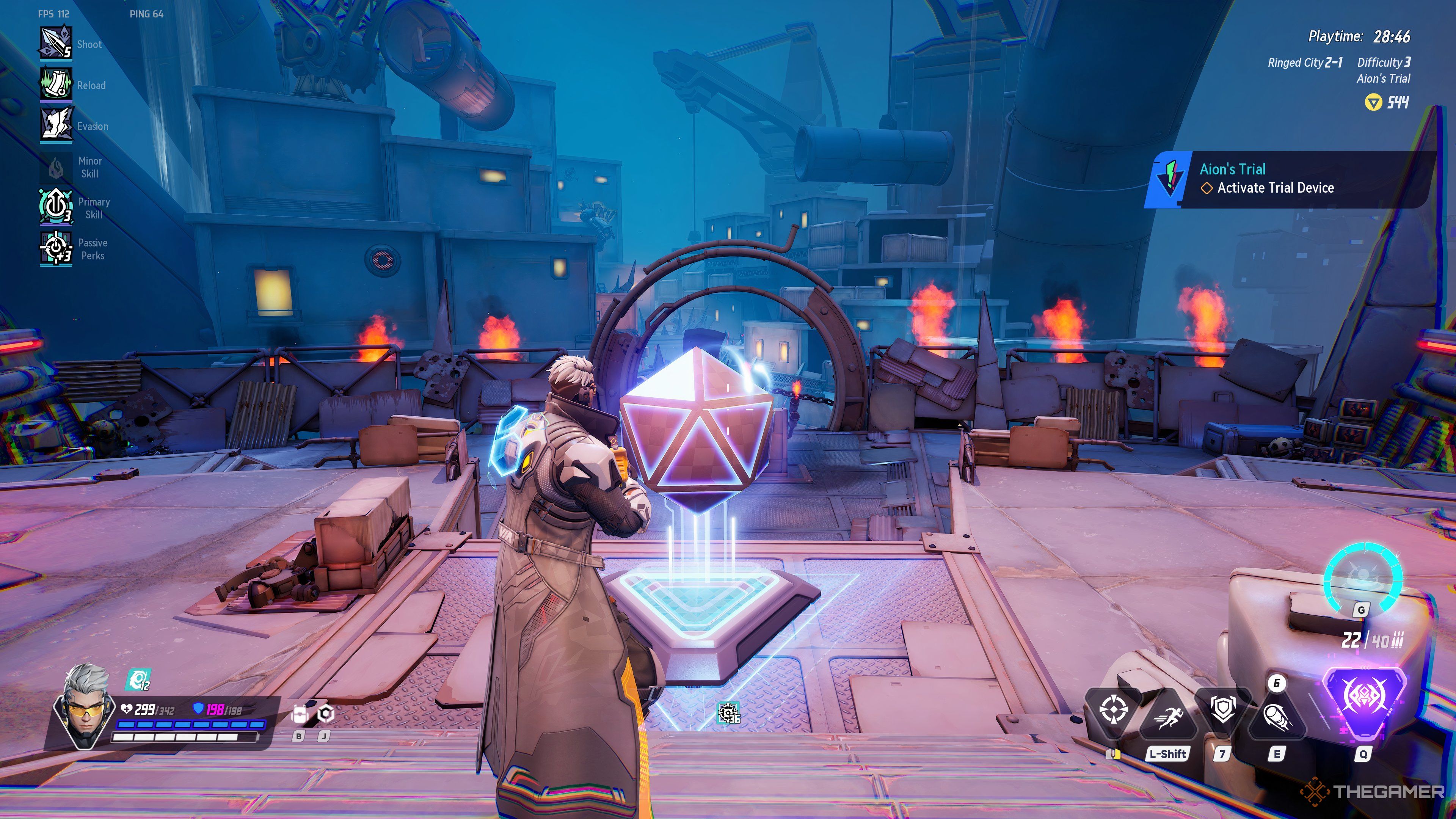Select the Shoot perk icon
The image size is (1456, 819).
(x=55, y=43)
